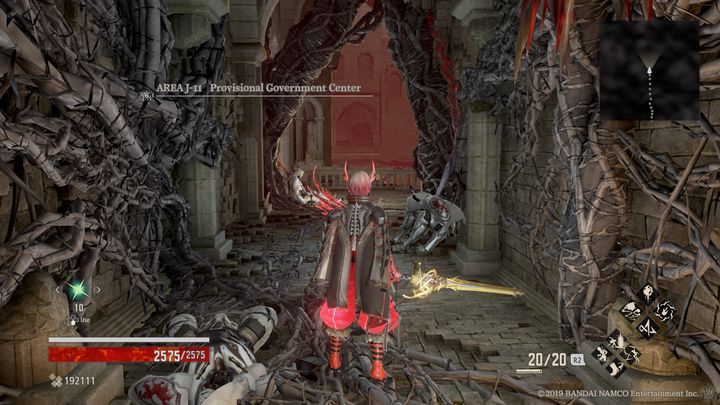Select the previous item arrow beside the green item
This screenshot has height=405, width=720.
[57, 291]
